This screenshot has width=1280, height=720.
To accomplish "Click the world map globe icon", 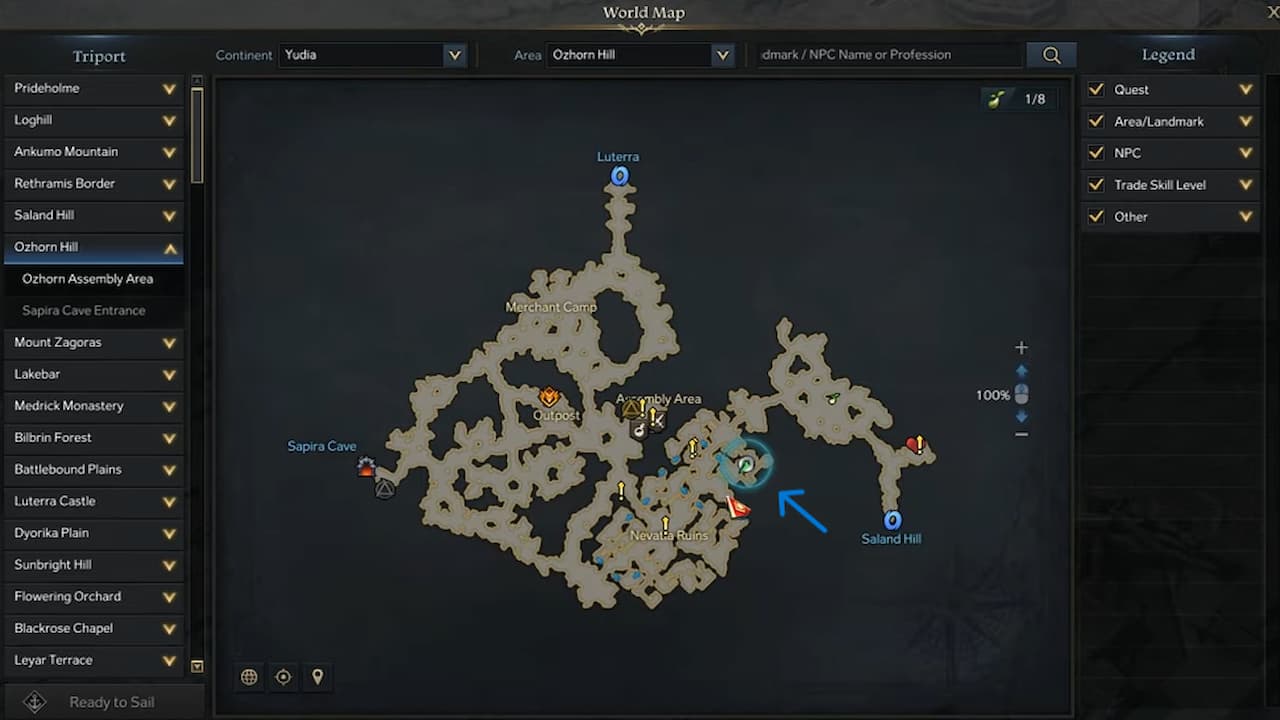I will click(249, 677).
